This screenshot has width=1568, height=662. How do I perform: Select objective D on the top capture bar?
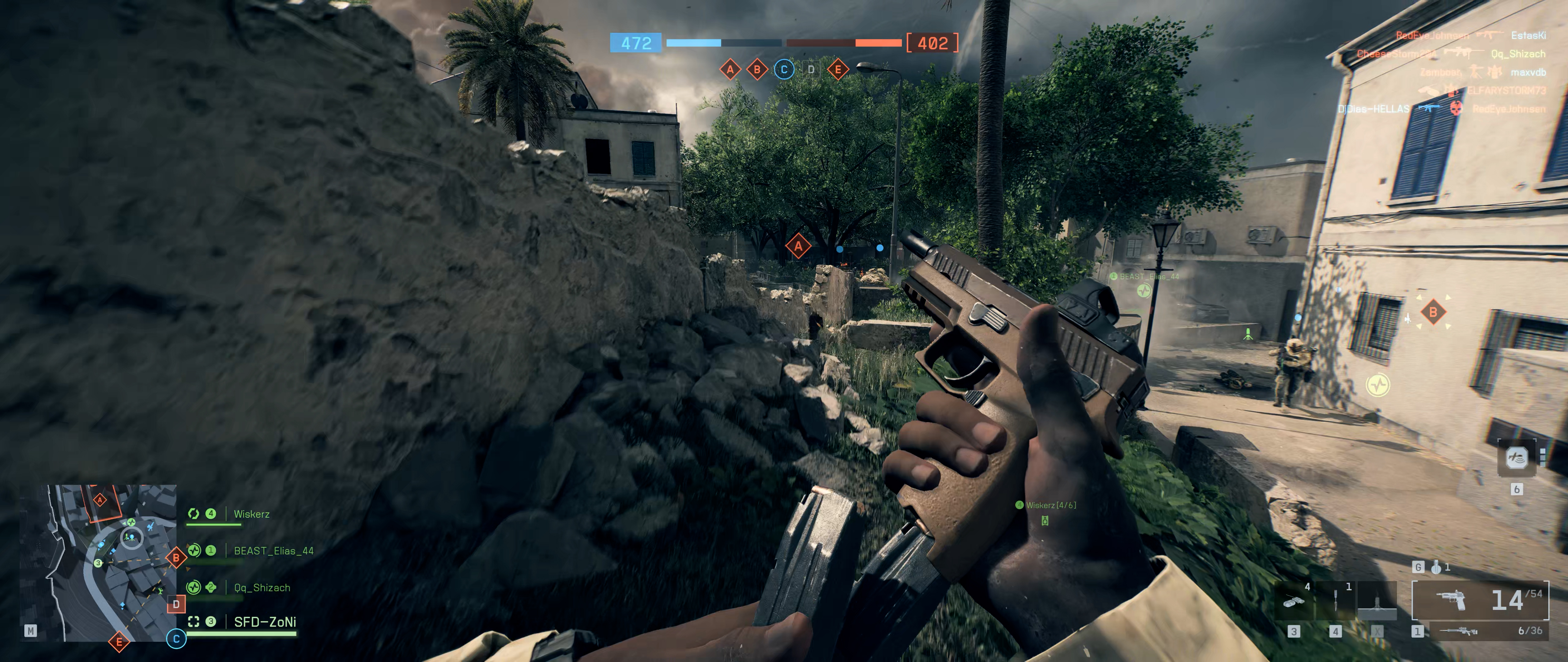(x=811, y=70)
